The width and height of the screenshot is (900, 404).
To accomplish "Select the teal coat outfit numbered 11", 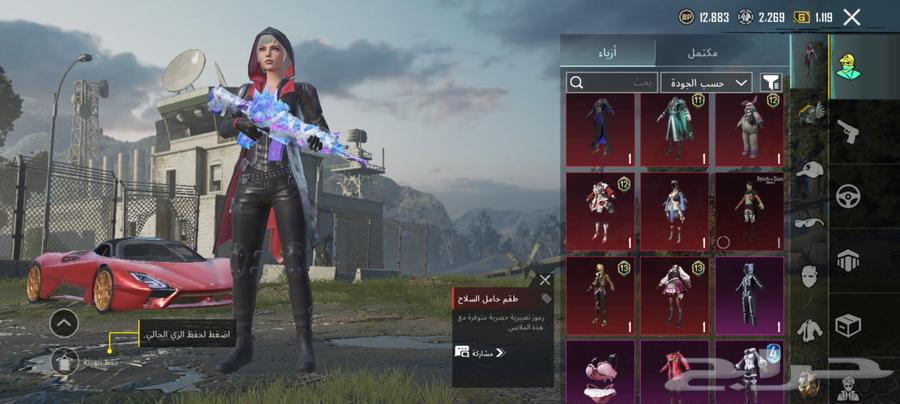I will (x=675, y=130).
